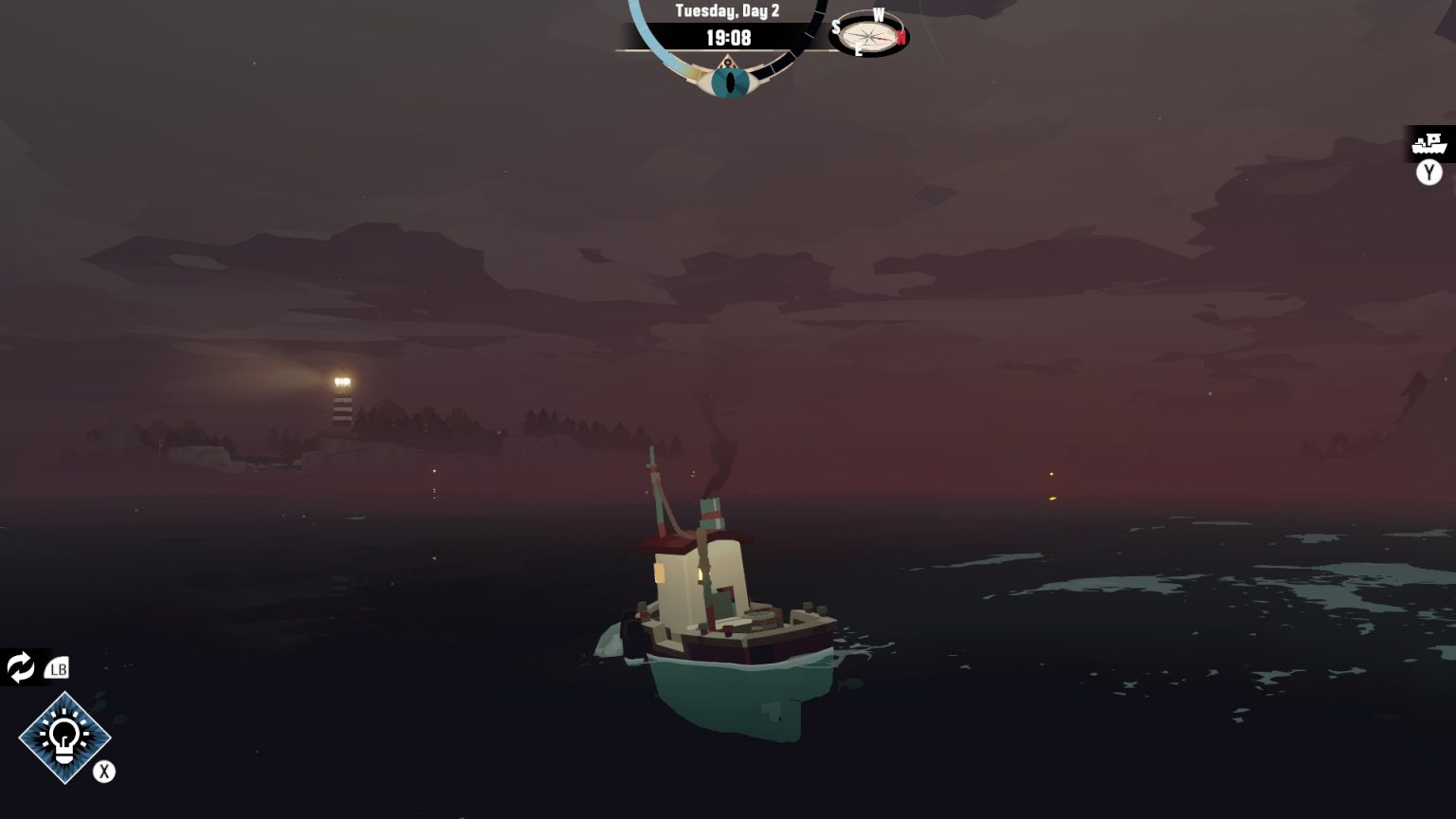Image resolution: width=1456 pixels, height=819 pixels.
Task: Click the engine cycle arrows icon beside LB
Action: [20, 668]
